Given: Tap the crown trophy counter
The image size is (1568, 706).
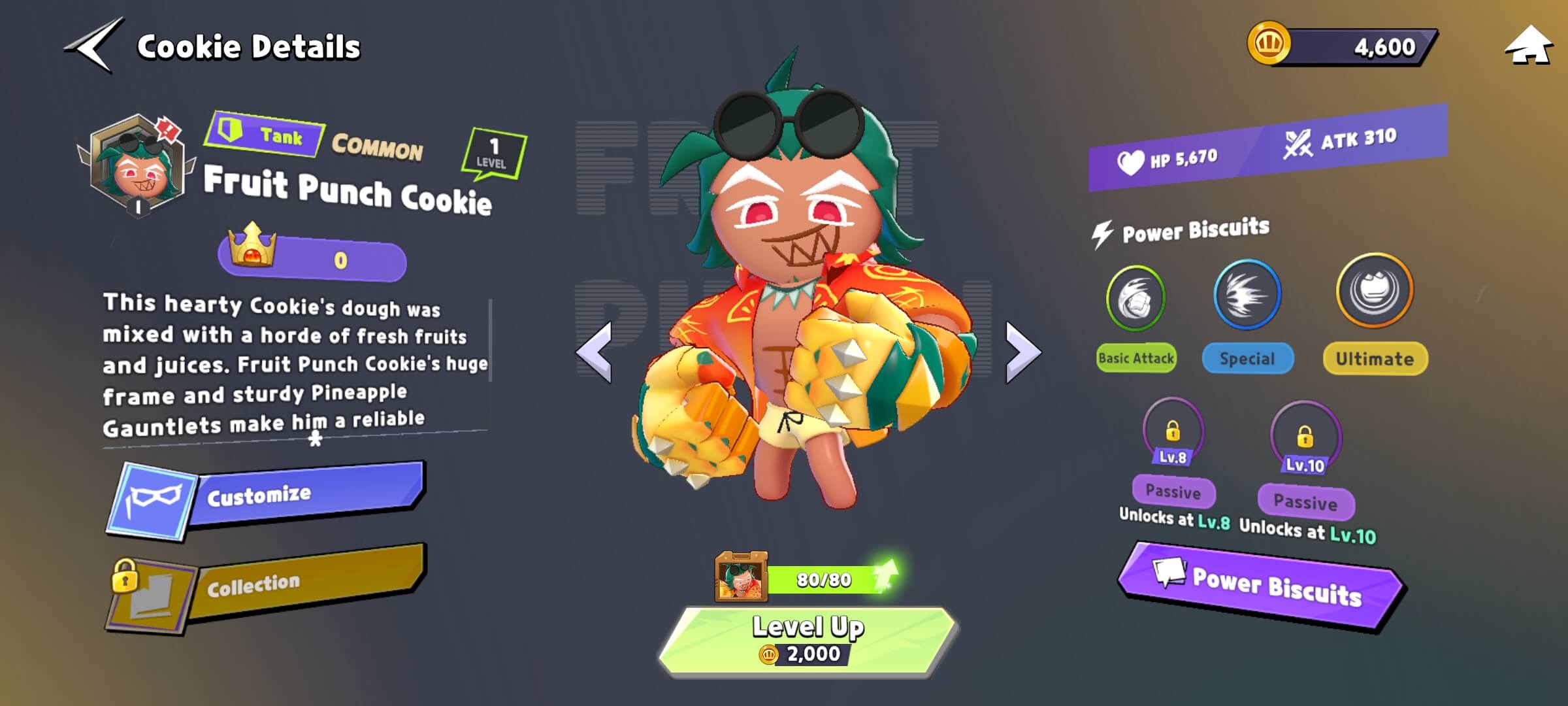Looking at the screenshot, I should pyautogui.click(x=312, y=260).
